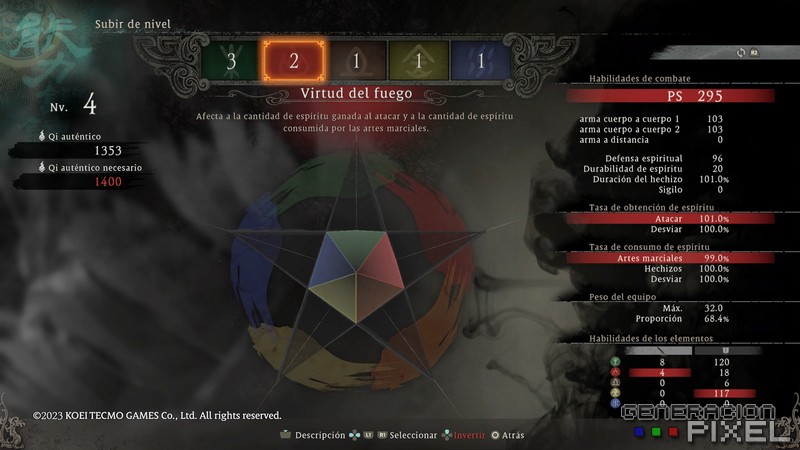Click the green wedge of the central pentagon

tap(357, 247)
